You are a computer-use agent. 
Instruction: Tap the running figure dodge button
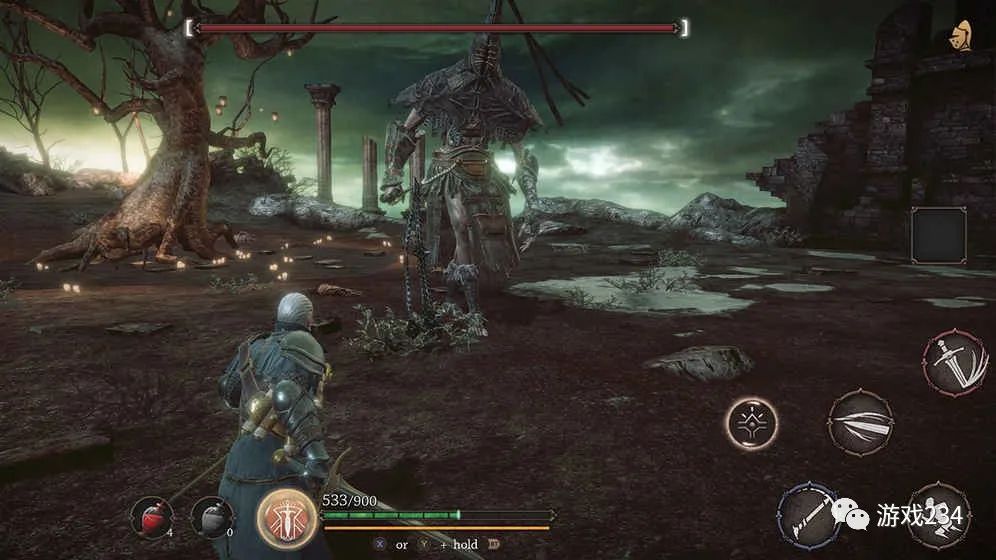click(938, 516)
